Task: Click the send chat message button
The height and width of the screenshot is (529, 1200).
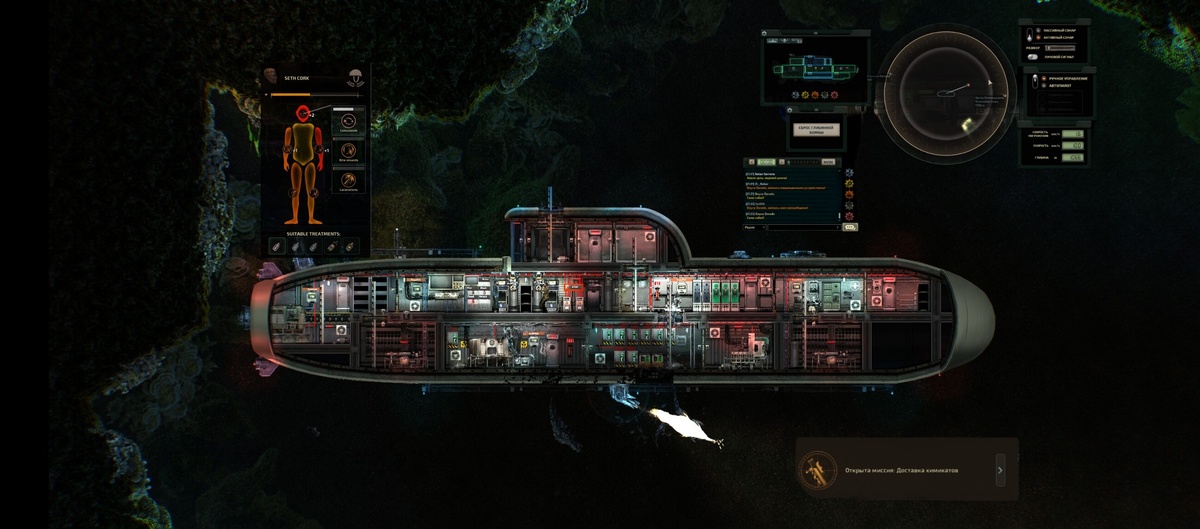Action: click(x=850, y=227)
